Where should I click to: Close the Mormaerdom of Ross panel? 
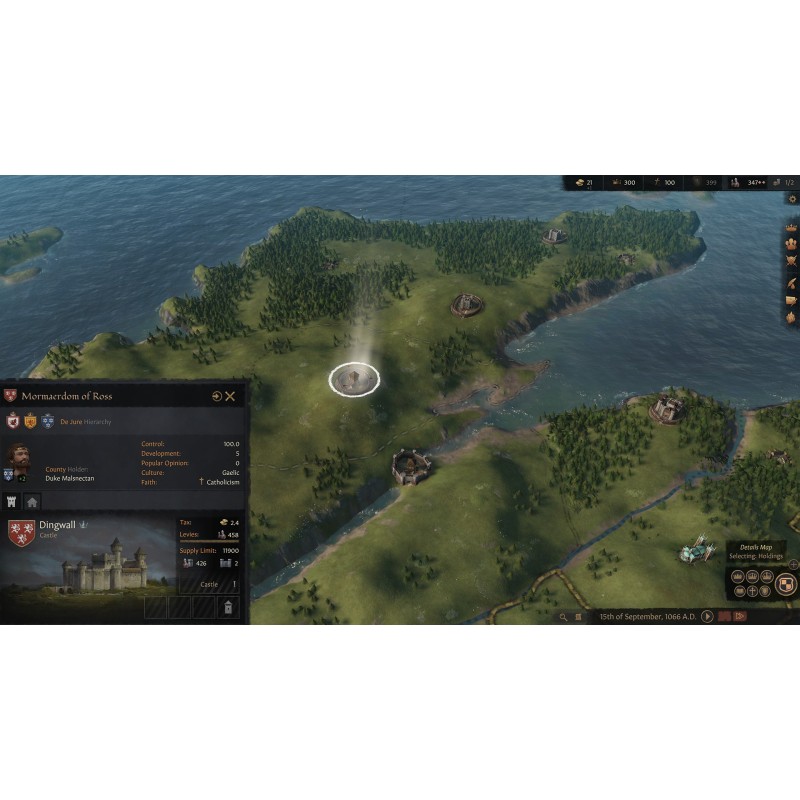click(230, 396)
